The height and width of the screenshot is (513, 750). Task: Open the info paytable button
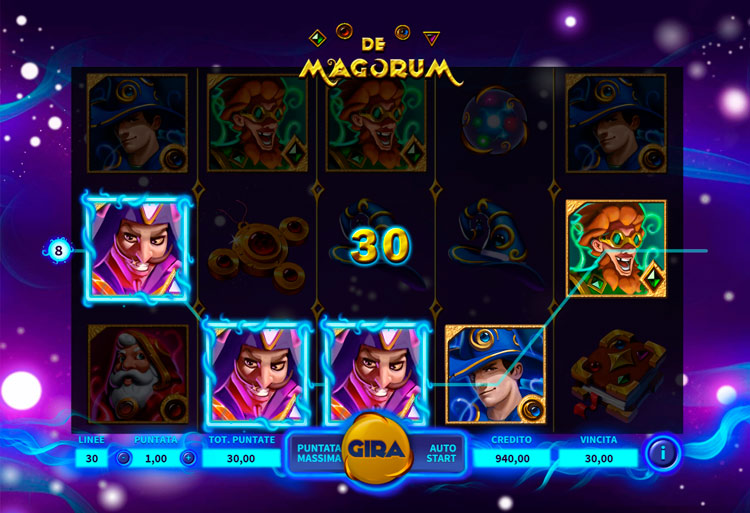pos(661,453)
